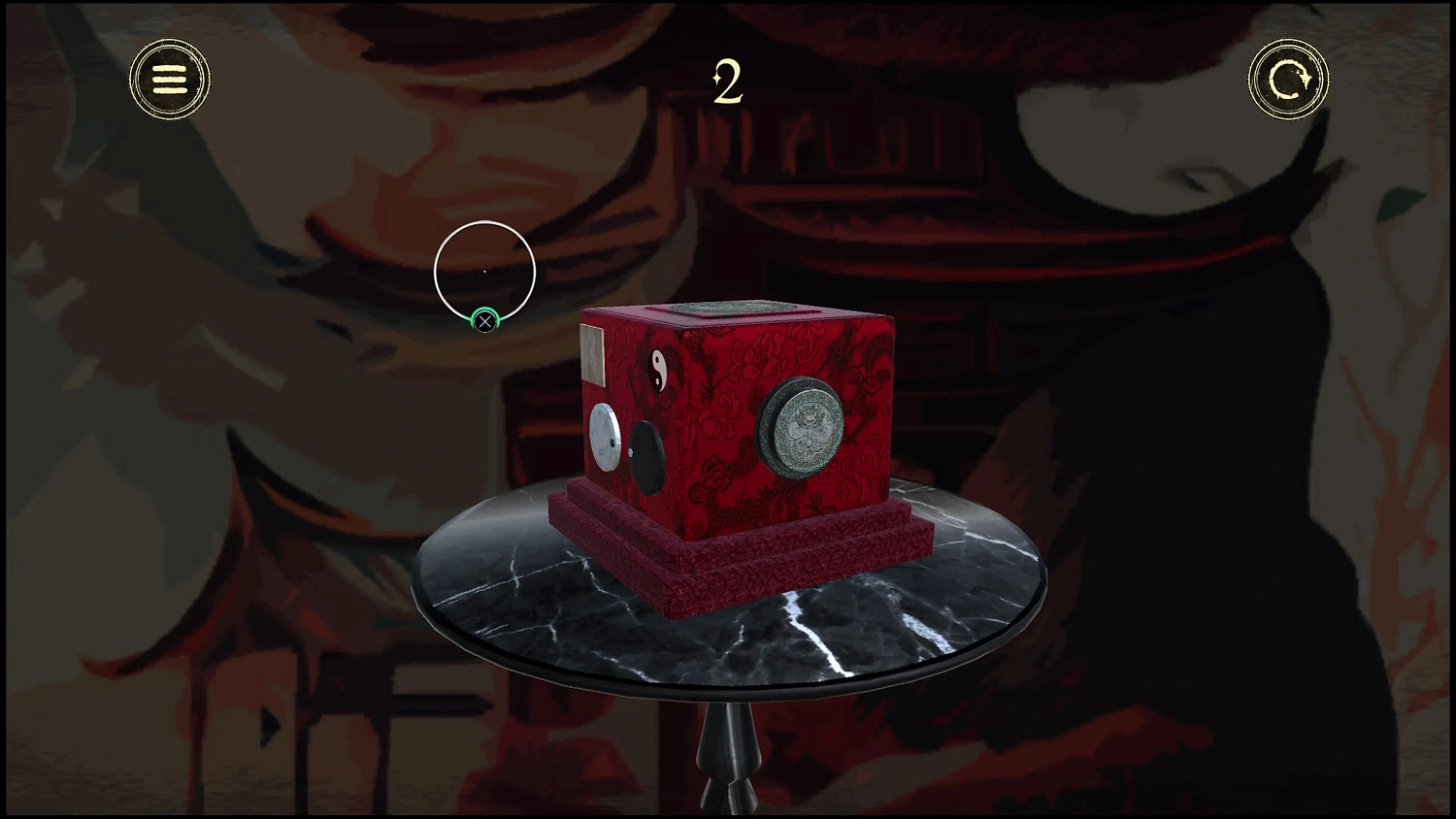Click the X cancel button in the gesture circle
Viewport: 1456px width, 819px height.
click(x=483, y=320)
